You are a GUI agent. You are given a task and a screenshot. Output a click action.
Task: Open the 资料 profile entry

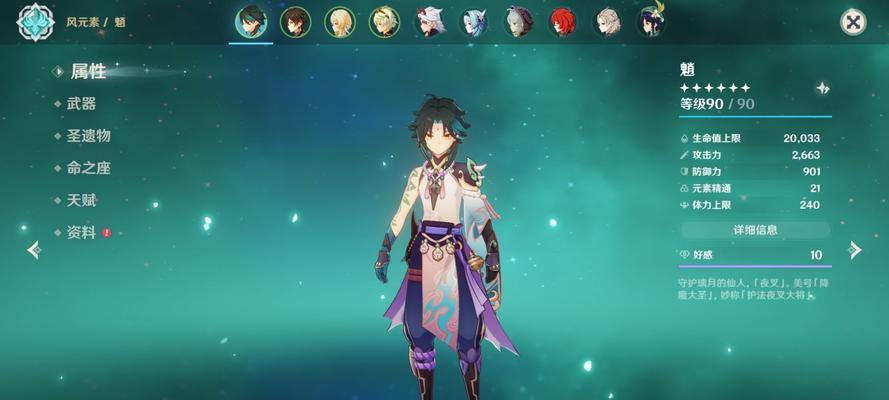pos(81,232)
